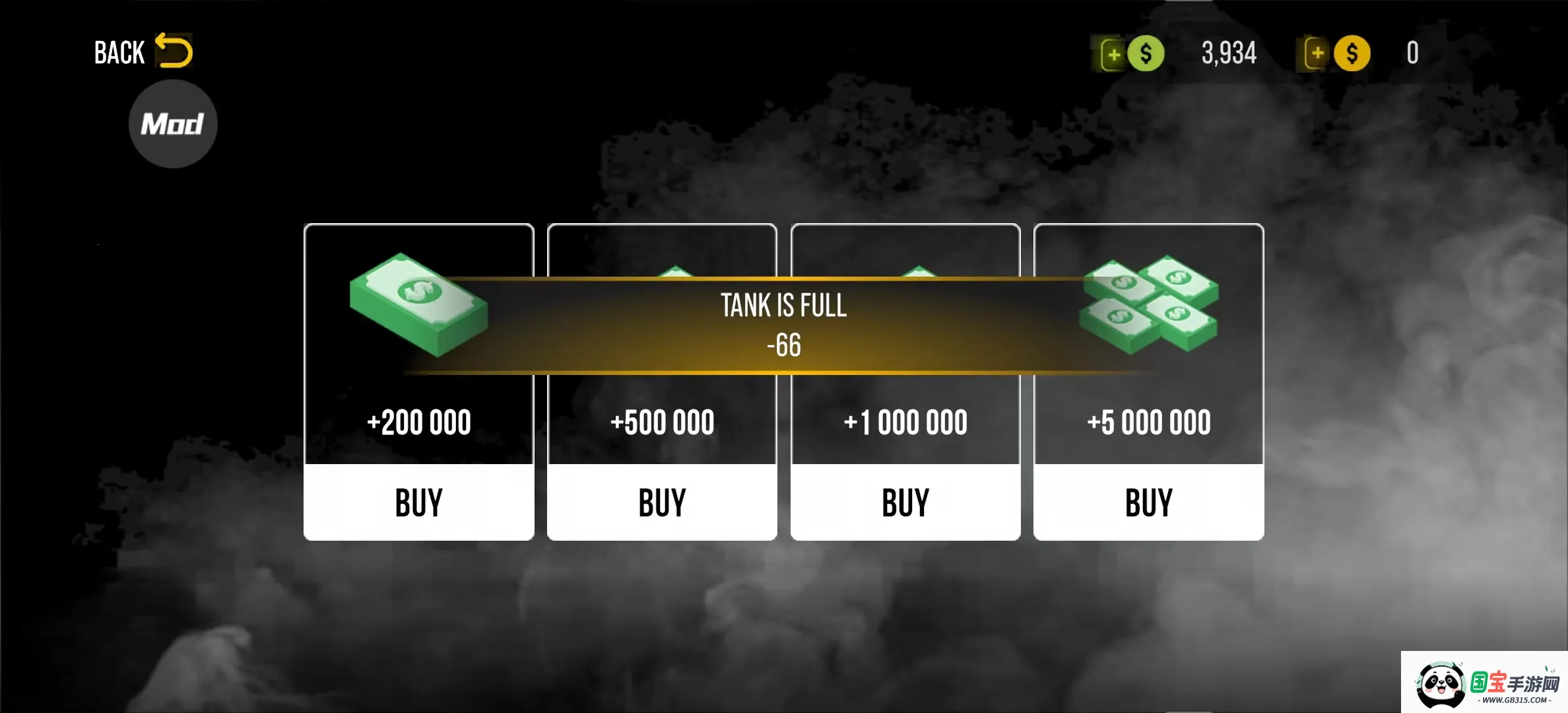Buy the +1 000 000 cash pack
1568x713 pixels.
pyautogui.click(x=905, y=502)
